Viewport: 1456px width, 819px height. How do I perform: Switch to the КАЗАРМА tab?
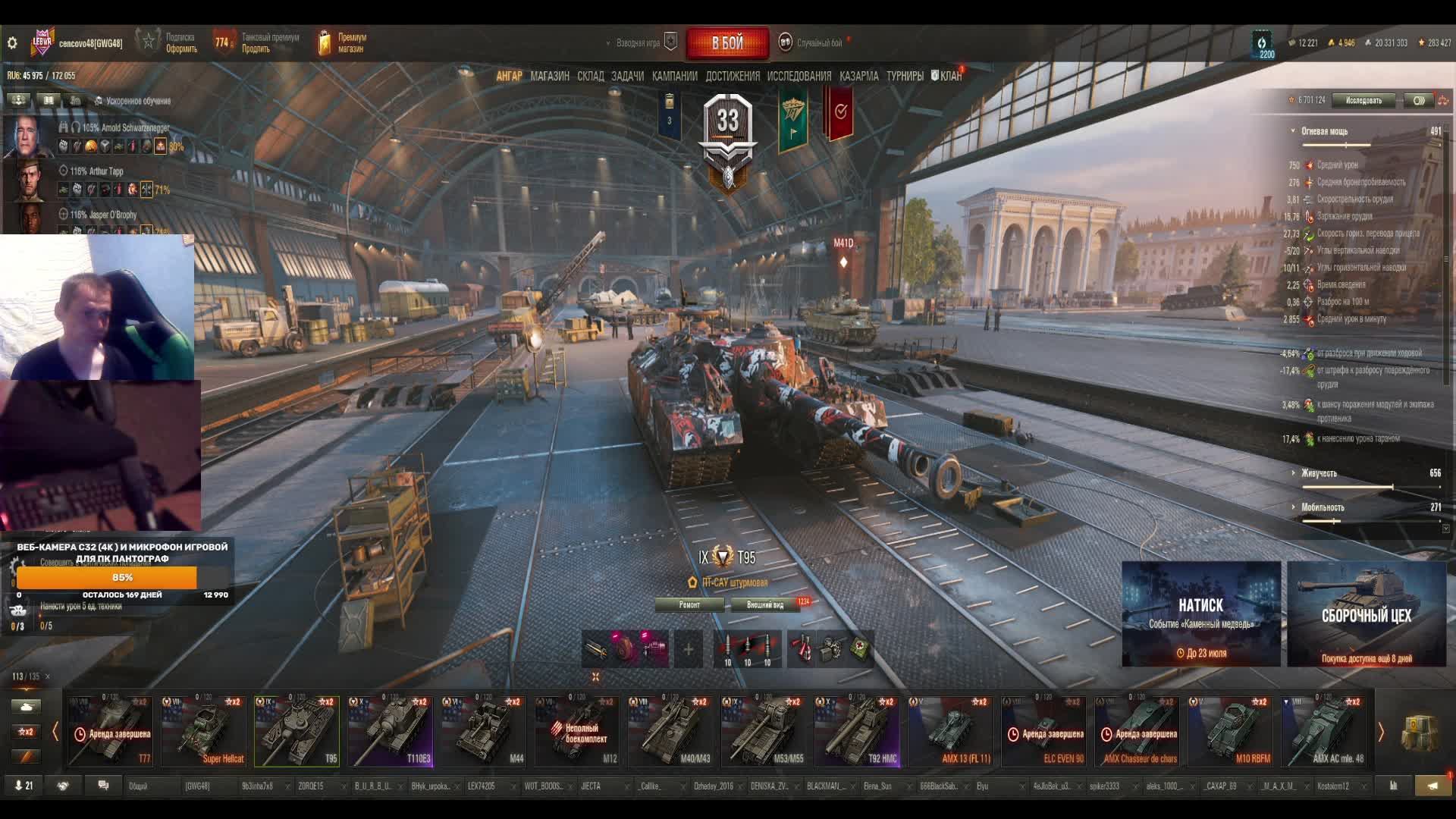(859, 76)
